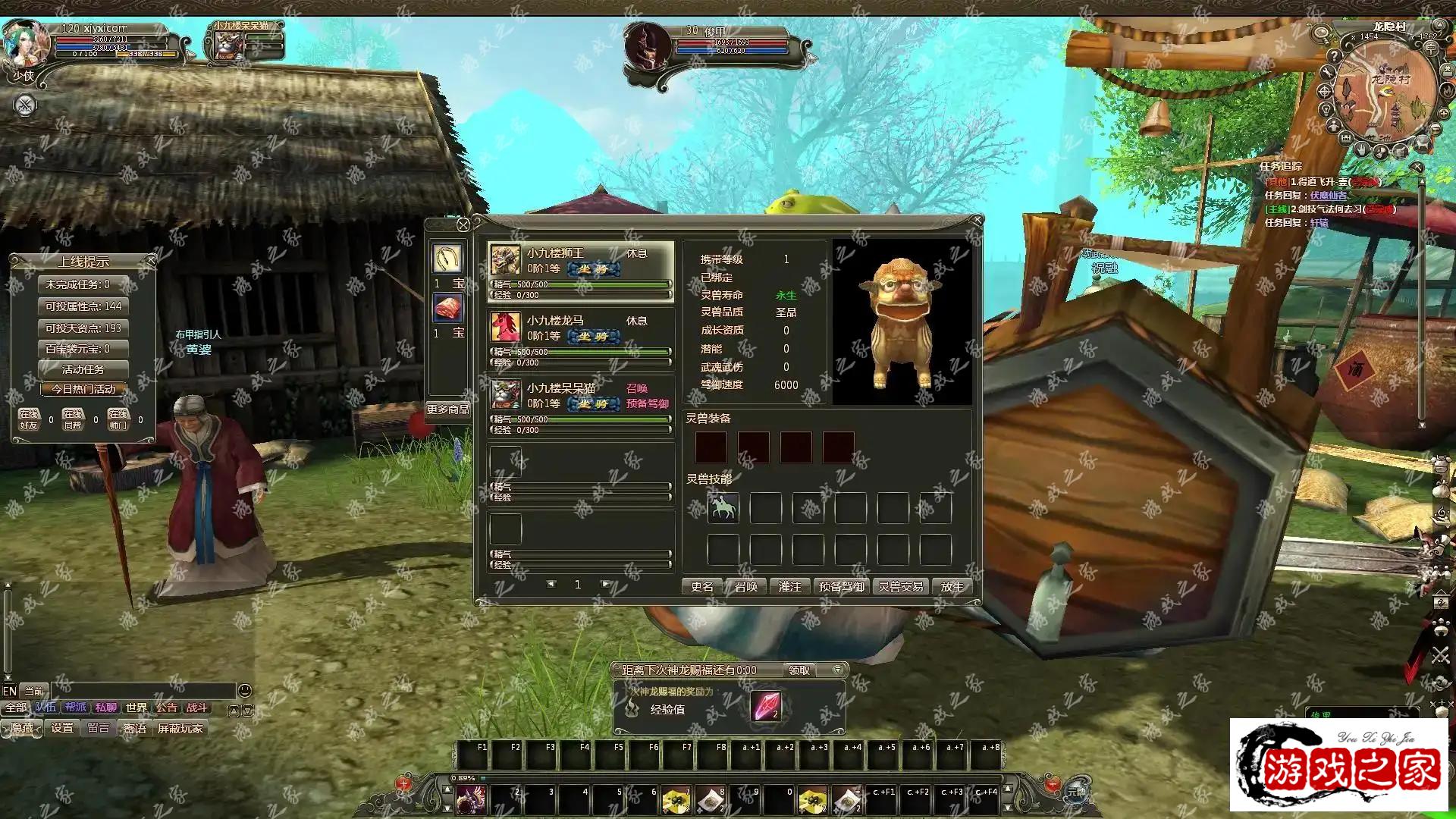
Task: Select the mounted rider pet skill icon
Action: coord(723,507)
